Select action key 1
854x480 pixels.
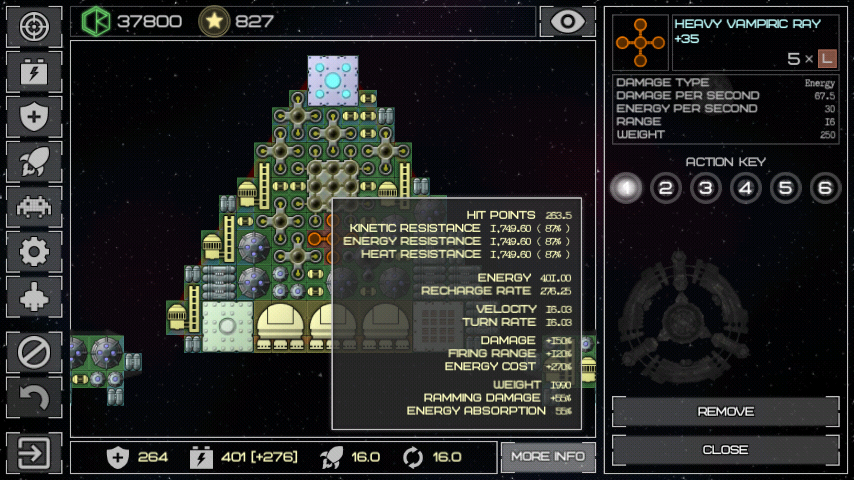[x=626, y=188]
